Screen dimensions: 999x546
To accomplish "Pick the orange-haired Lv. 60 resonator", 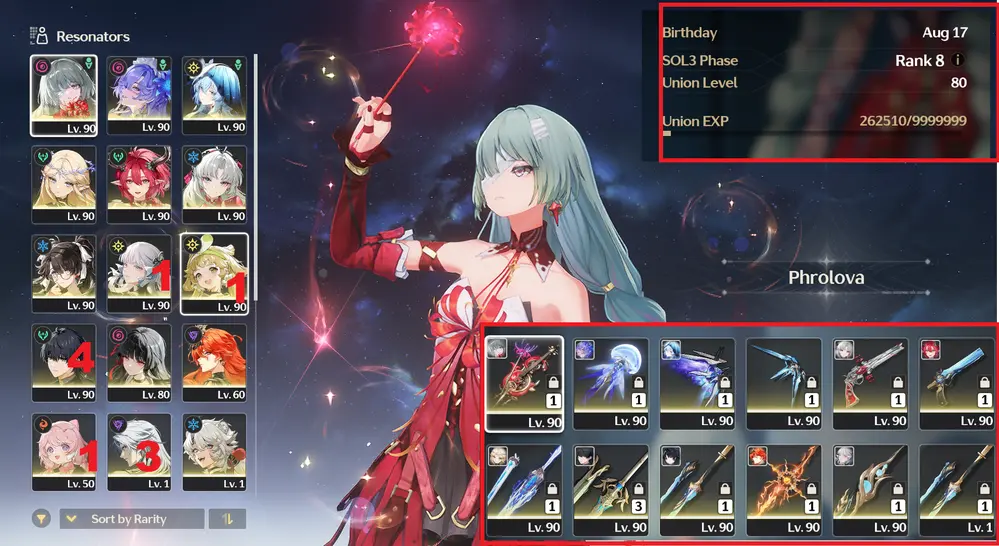I will tap(214, 362).
